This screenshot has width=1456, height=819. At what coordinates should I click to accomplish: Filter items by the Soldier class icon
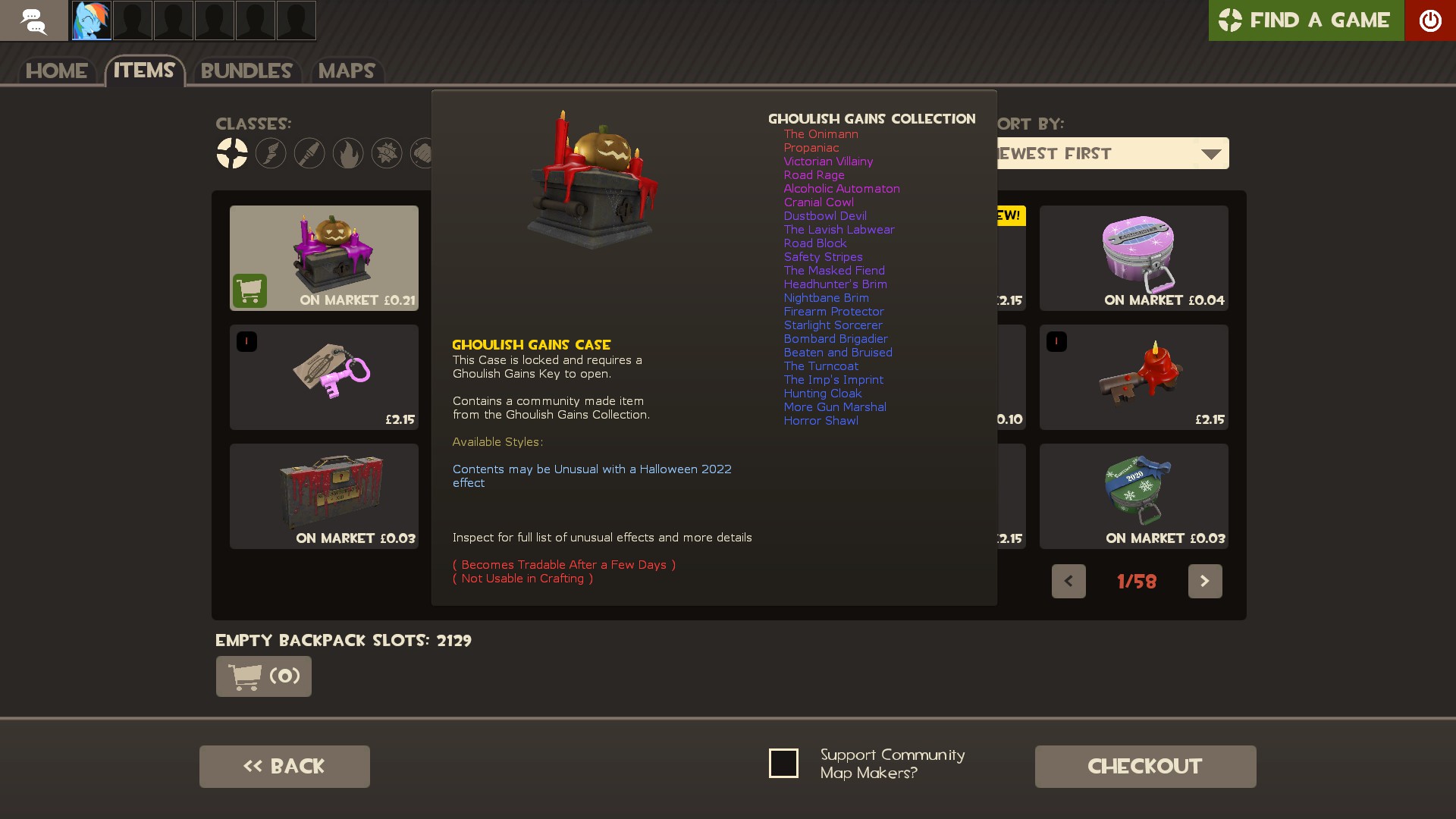[x=309, y=153]
